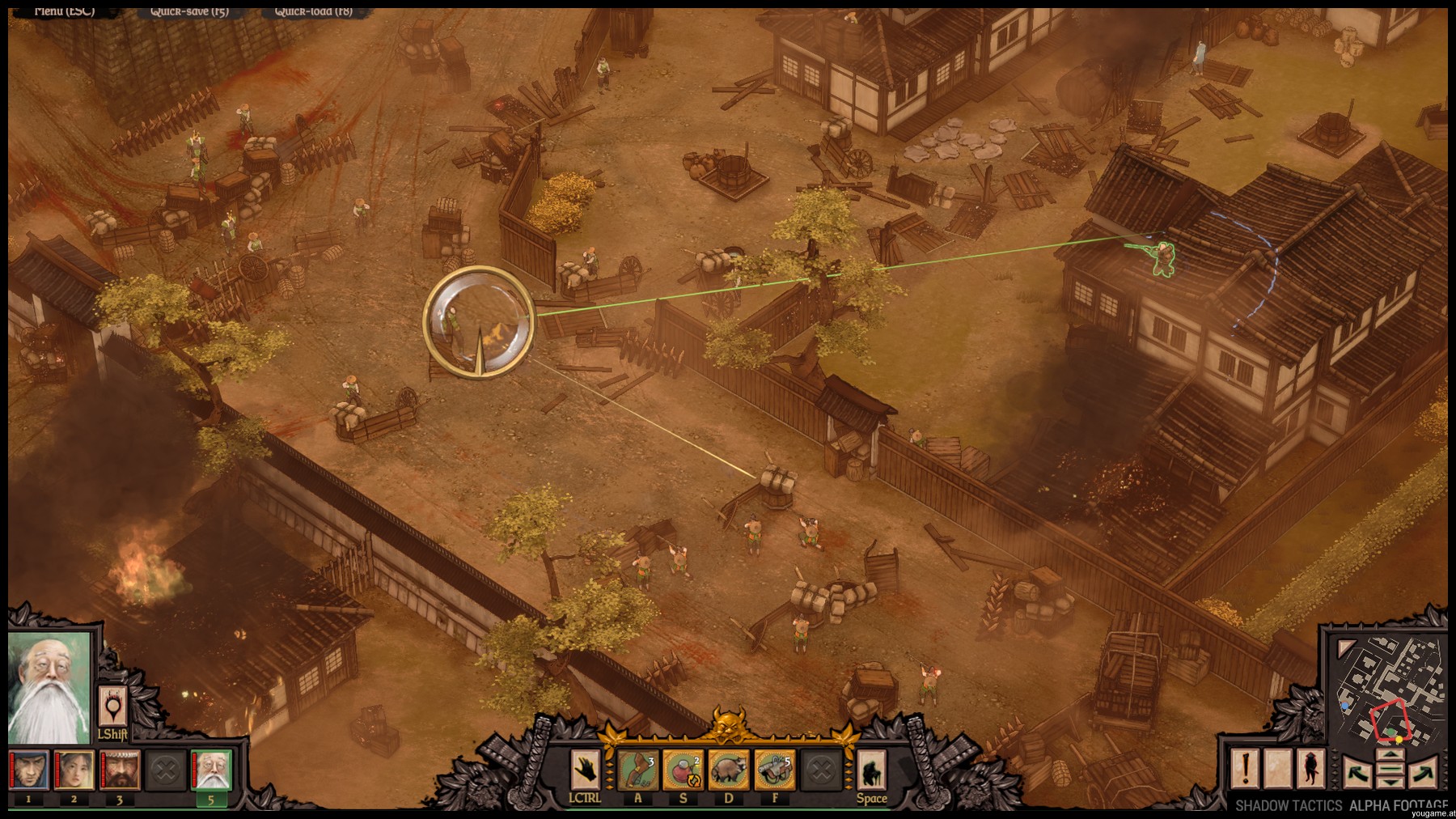Click the exclamation mark objectives button

coord(1245,769)
